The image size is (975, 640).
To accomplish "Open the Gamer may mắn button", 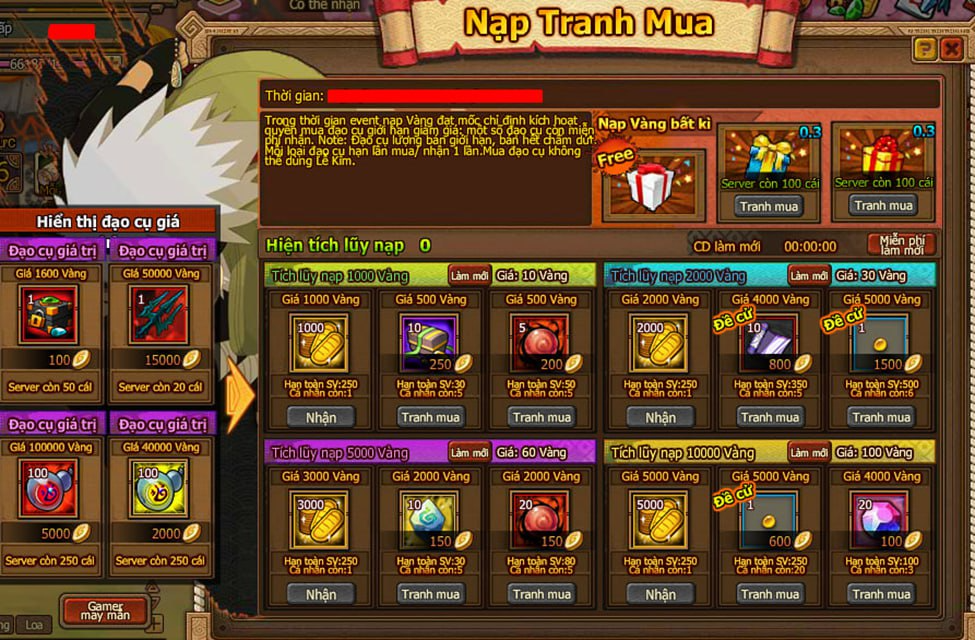I will 104,611.
